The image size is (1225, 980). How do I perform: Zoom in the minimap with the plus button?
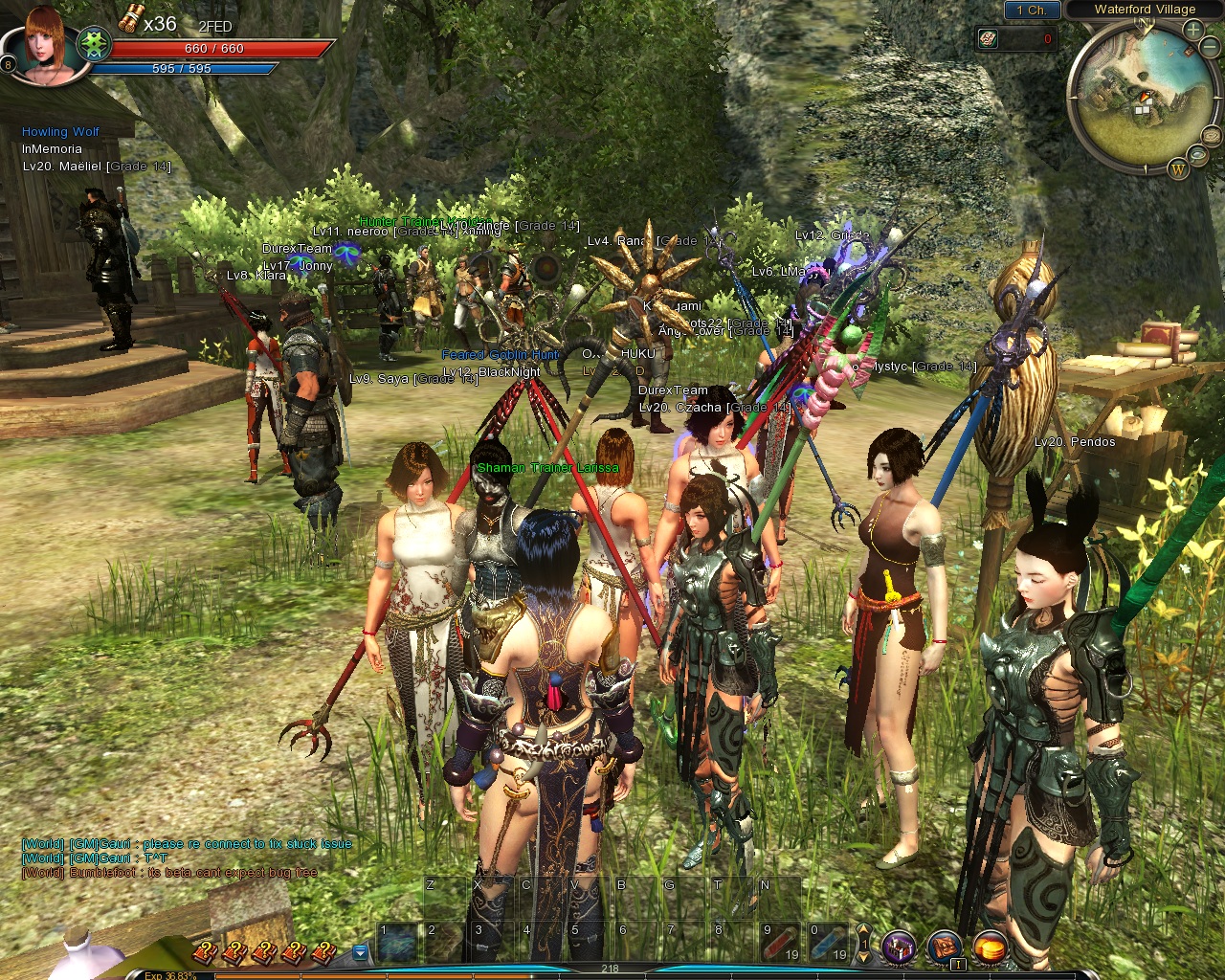pyautogui.click(x=1193, y=30)
